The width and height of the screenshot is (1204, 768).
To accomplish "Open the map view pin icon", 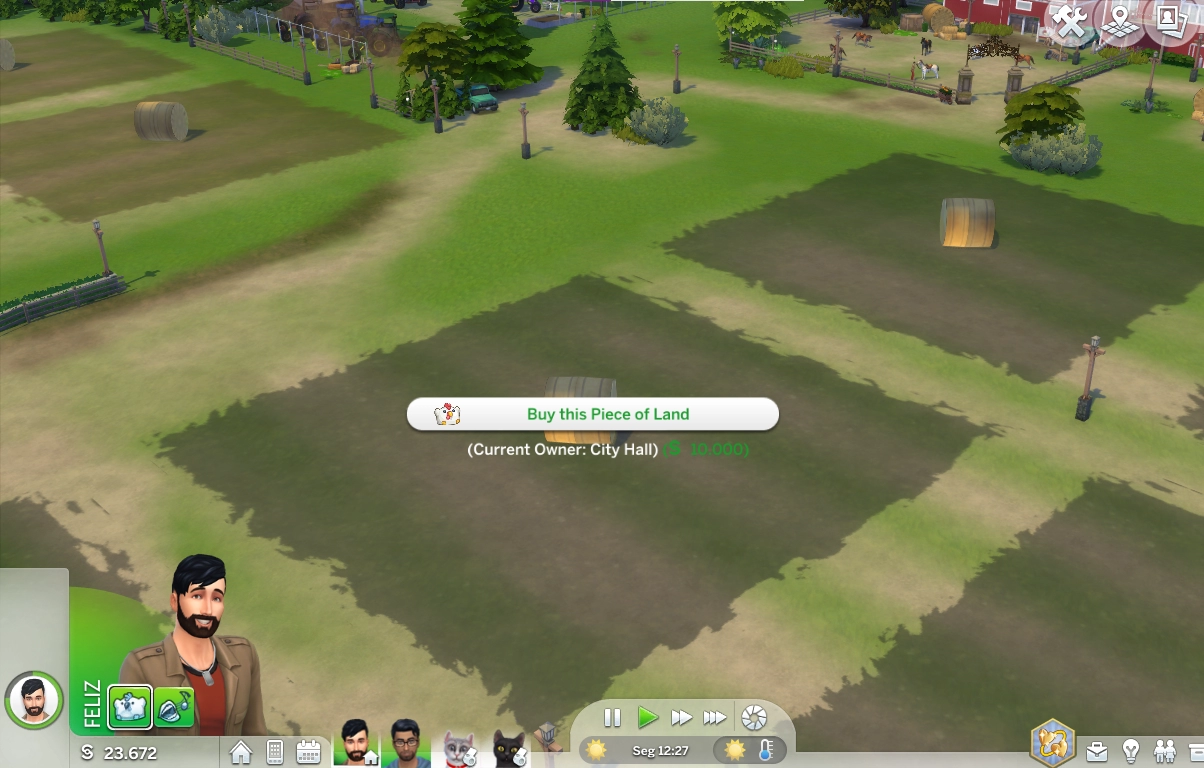I will (x=1119, y=22).
